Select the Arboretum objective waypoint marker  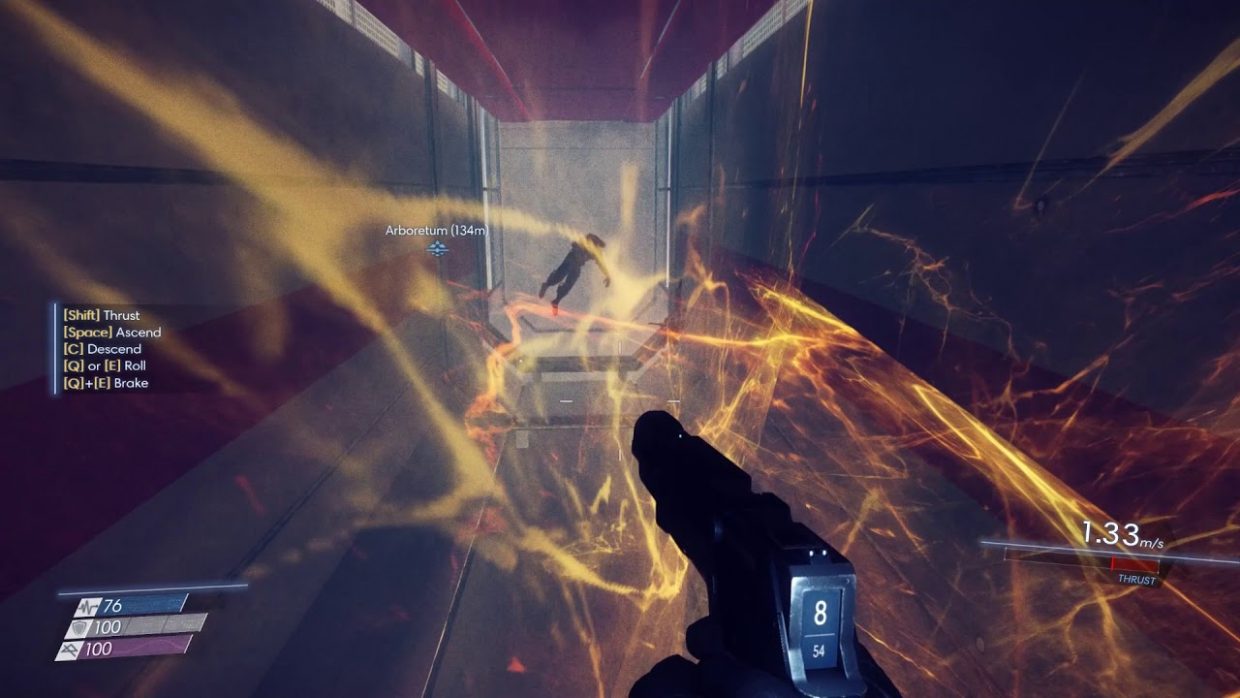click(437, 248)
